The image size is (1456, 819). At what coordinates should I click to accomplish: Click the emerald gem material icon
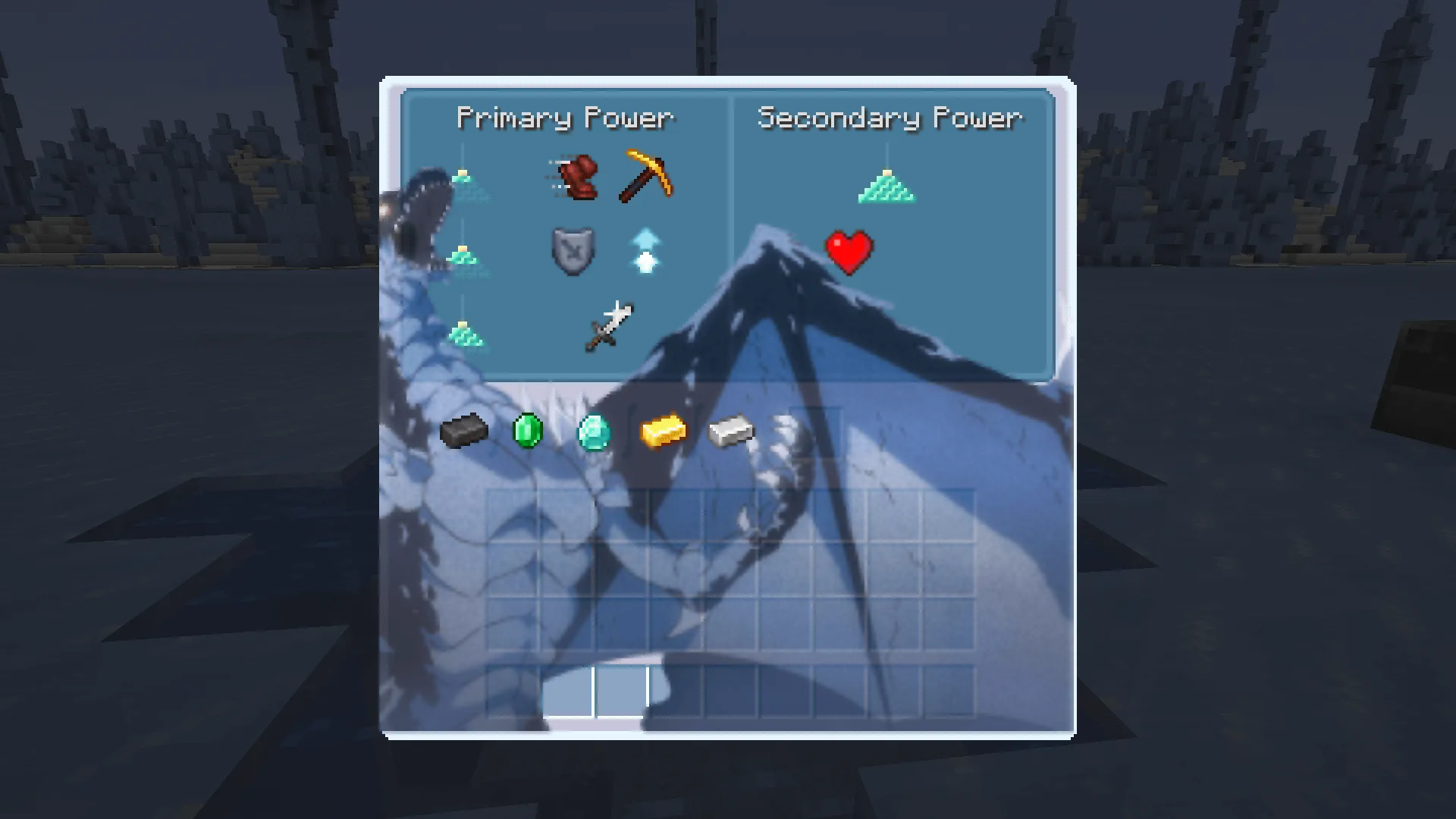529,431
